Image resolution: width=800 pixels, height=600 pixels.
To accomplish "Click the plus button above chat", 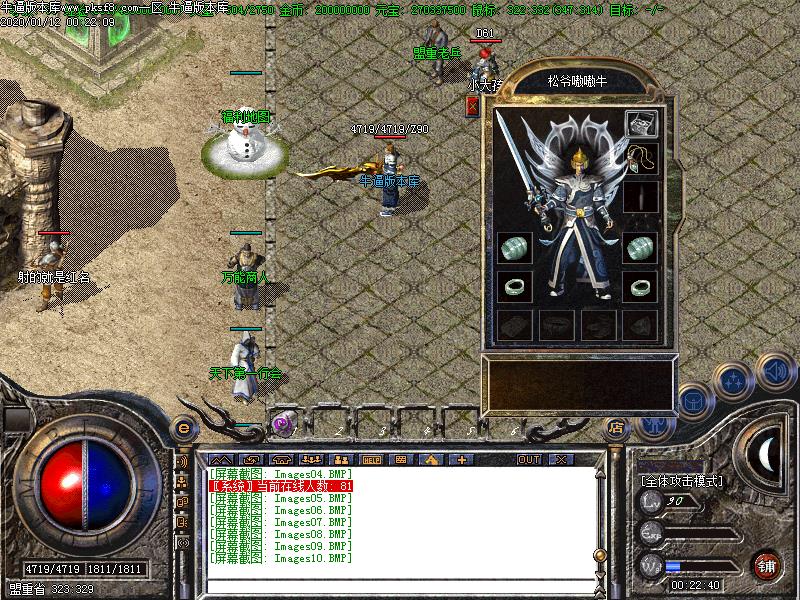I will pyautogui.click(x=462, y=459).
